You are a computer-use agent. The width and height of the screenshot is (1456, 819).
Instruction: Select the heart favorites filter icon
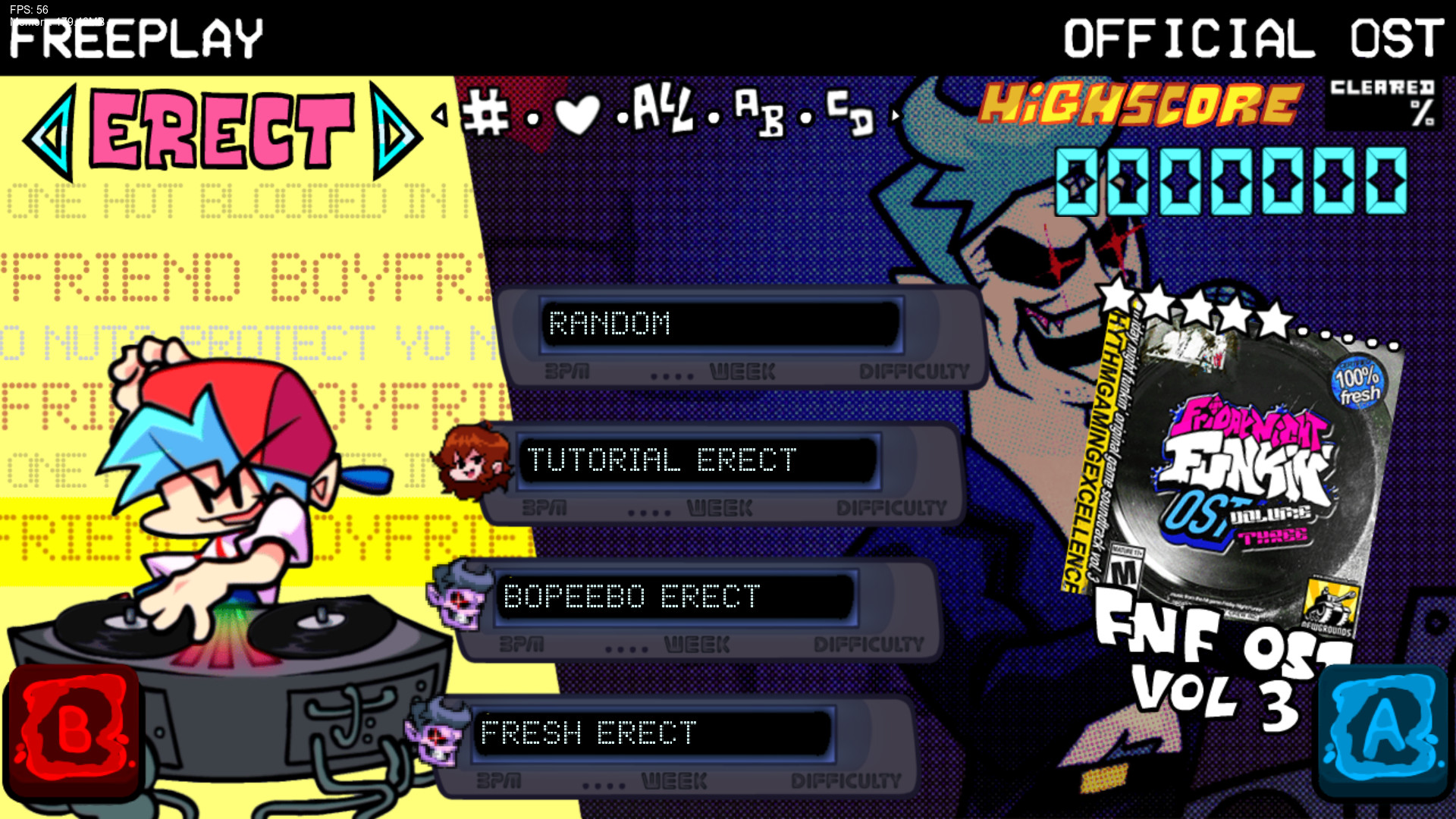pos(579,112)
